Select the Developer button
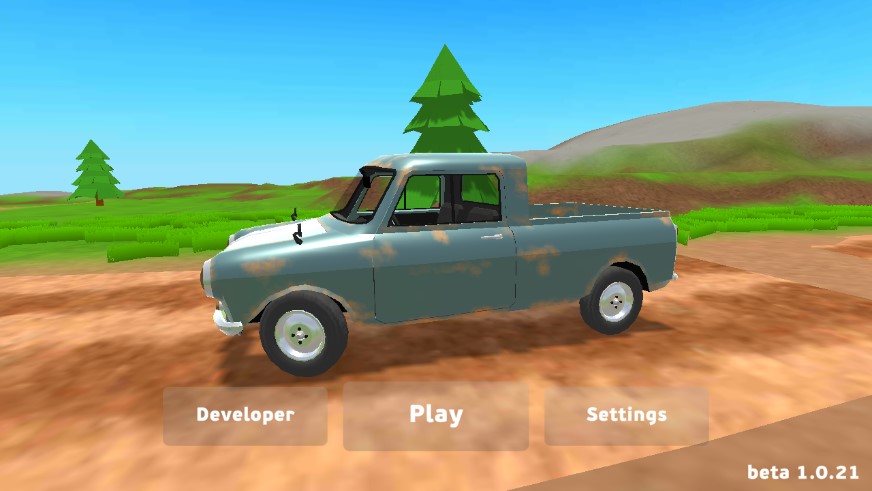 click(x=245, y=415)
